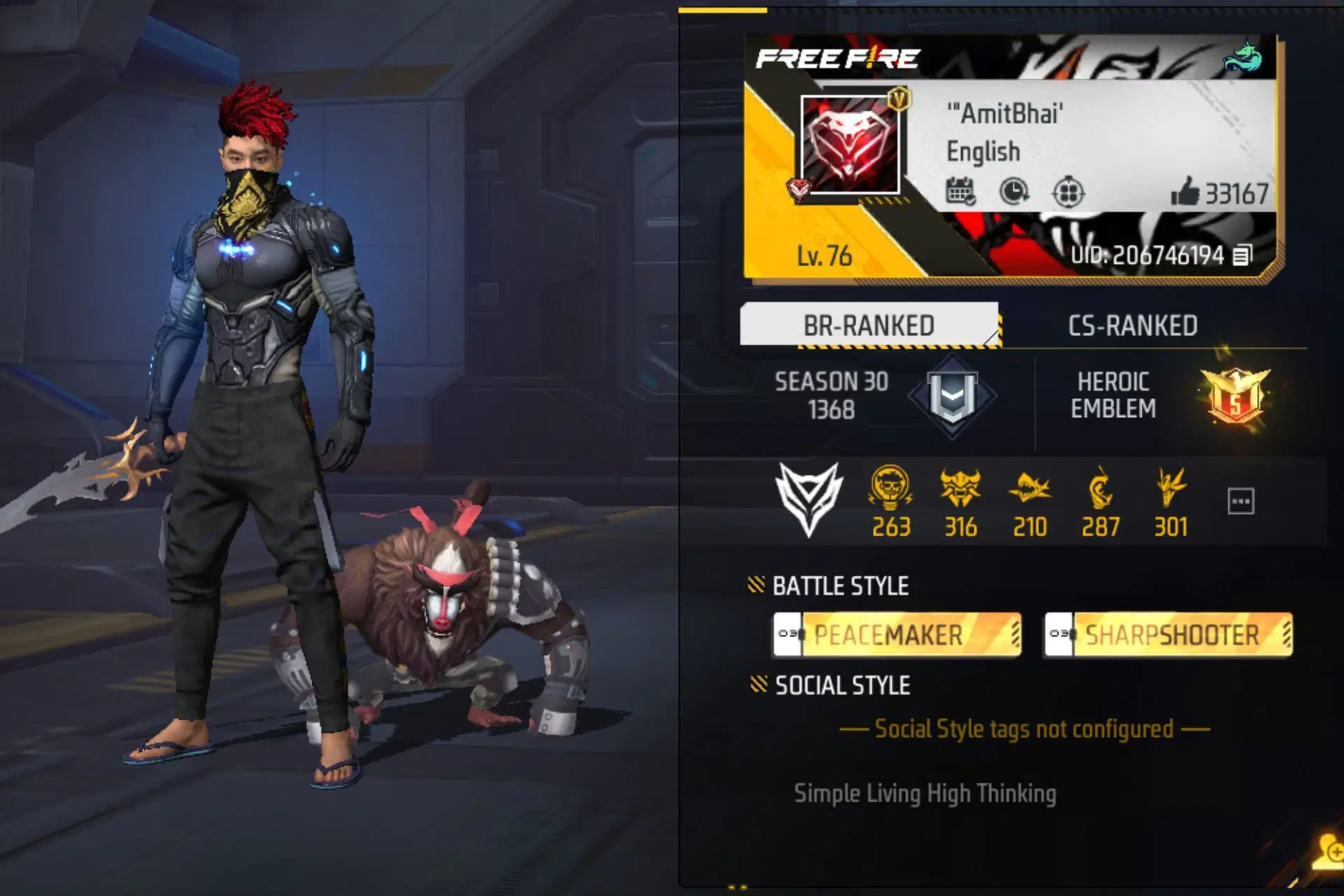The image size is (1344, 896).
Task: Tap the add friend icon
Action: (1329, 853)
